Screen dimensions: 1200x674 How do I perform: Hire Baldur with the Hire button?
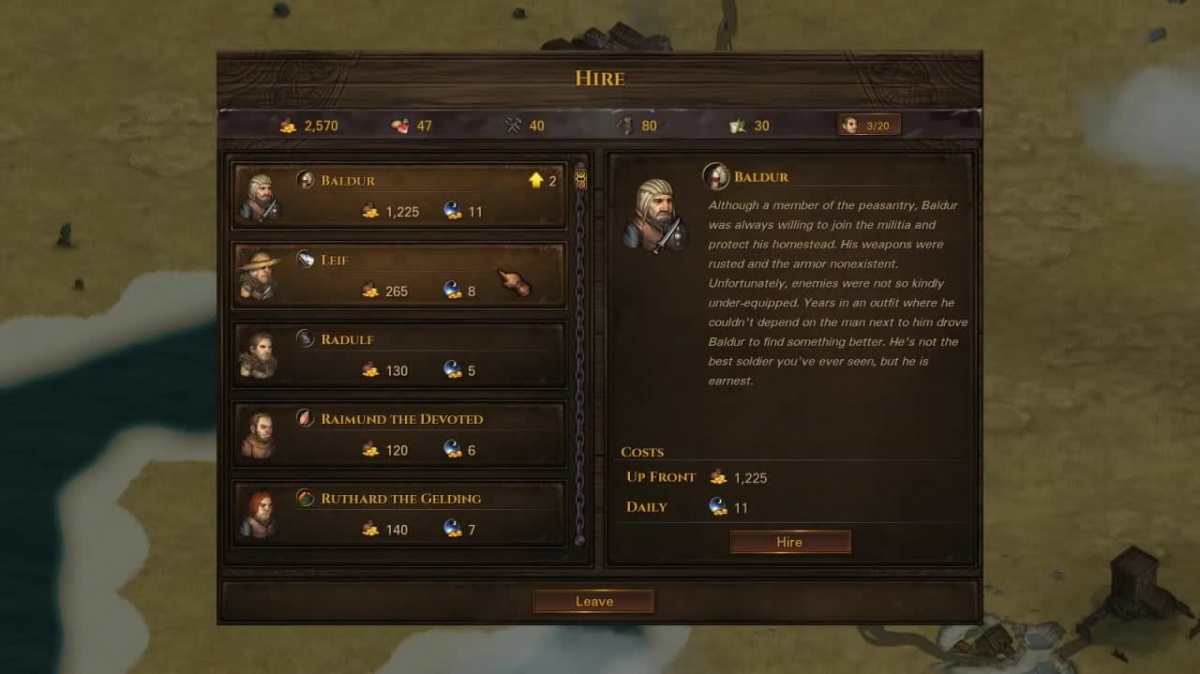790,542
